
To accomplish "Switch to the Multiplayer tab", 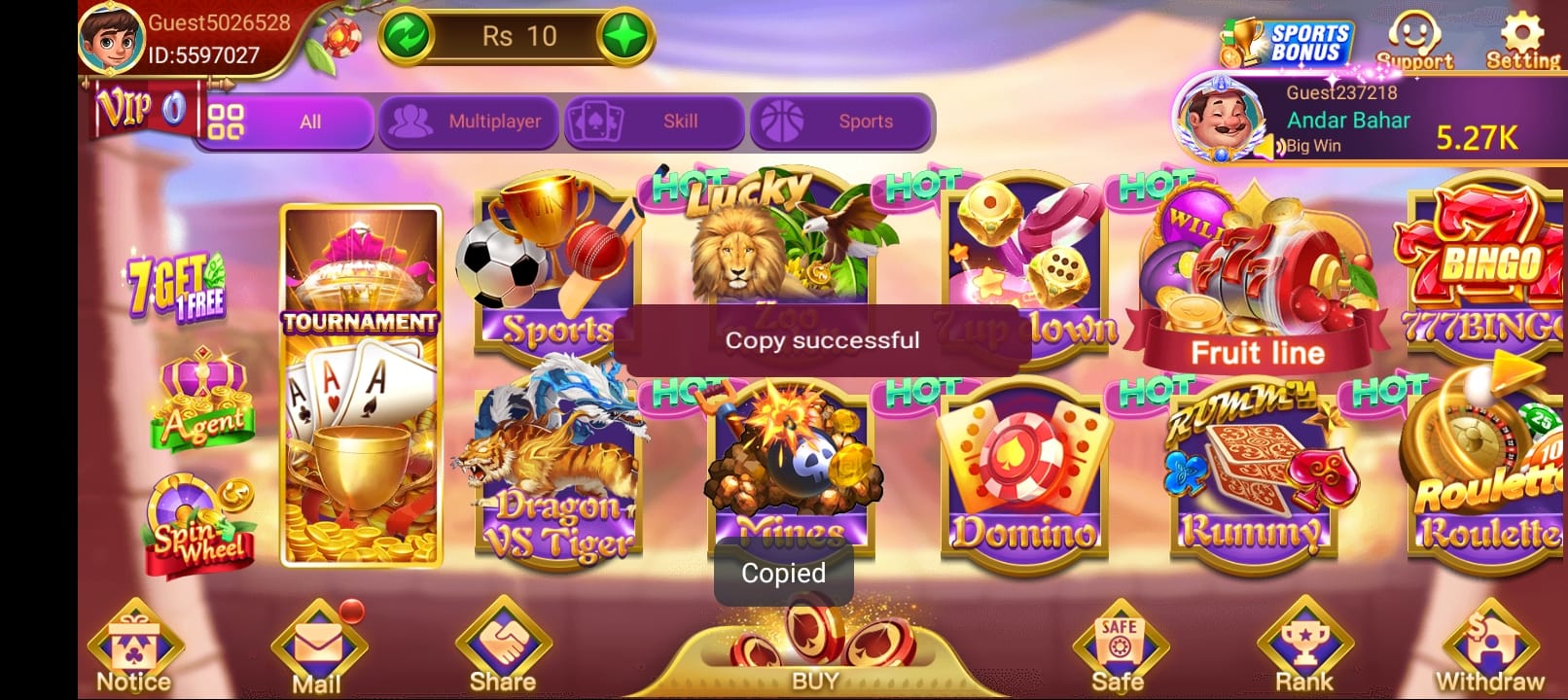I will pos(469,121).
